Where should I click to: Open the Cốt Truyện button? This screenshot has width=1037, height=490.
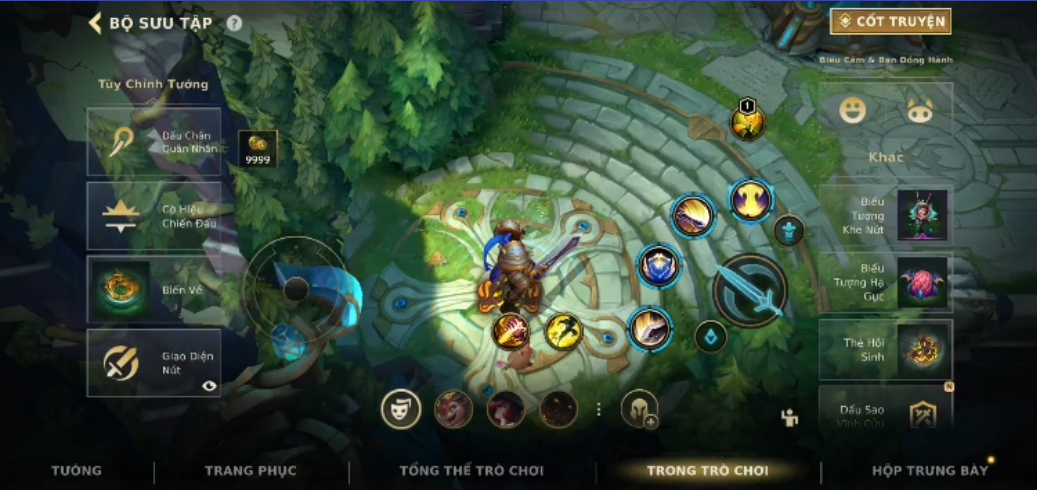pos(890,21)
